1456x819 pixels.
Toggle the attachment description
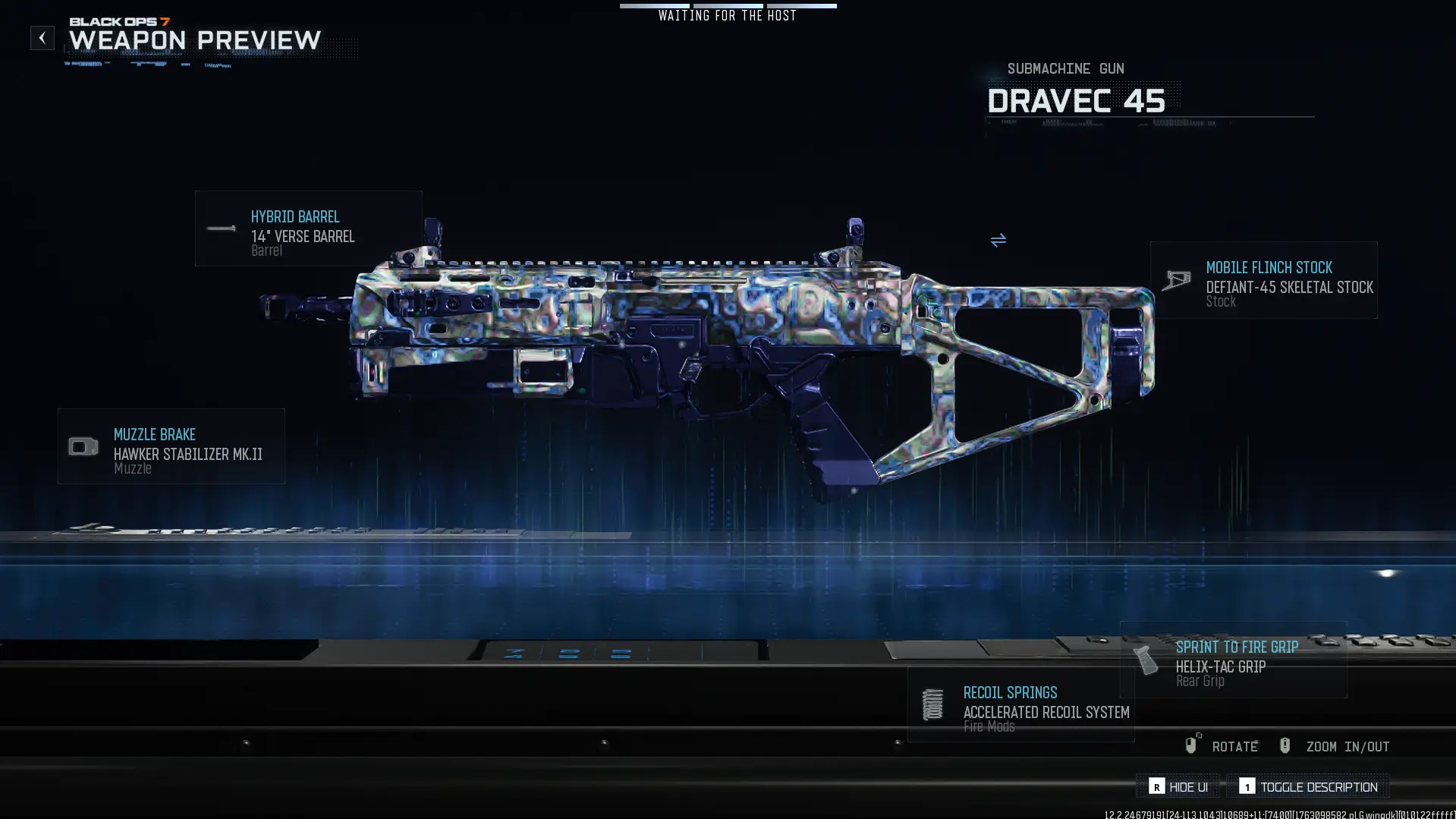(x=1308, y=786)
